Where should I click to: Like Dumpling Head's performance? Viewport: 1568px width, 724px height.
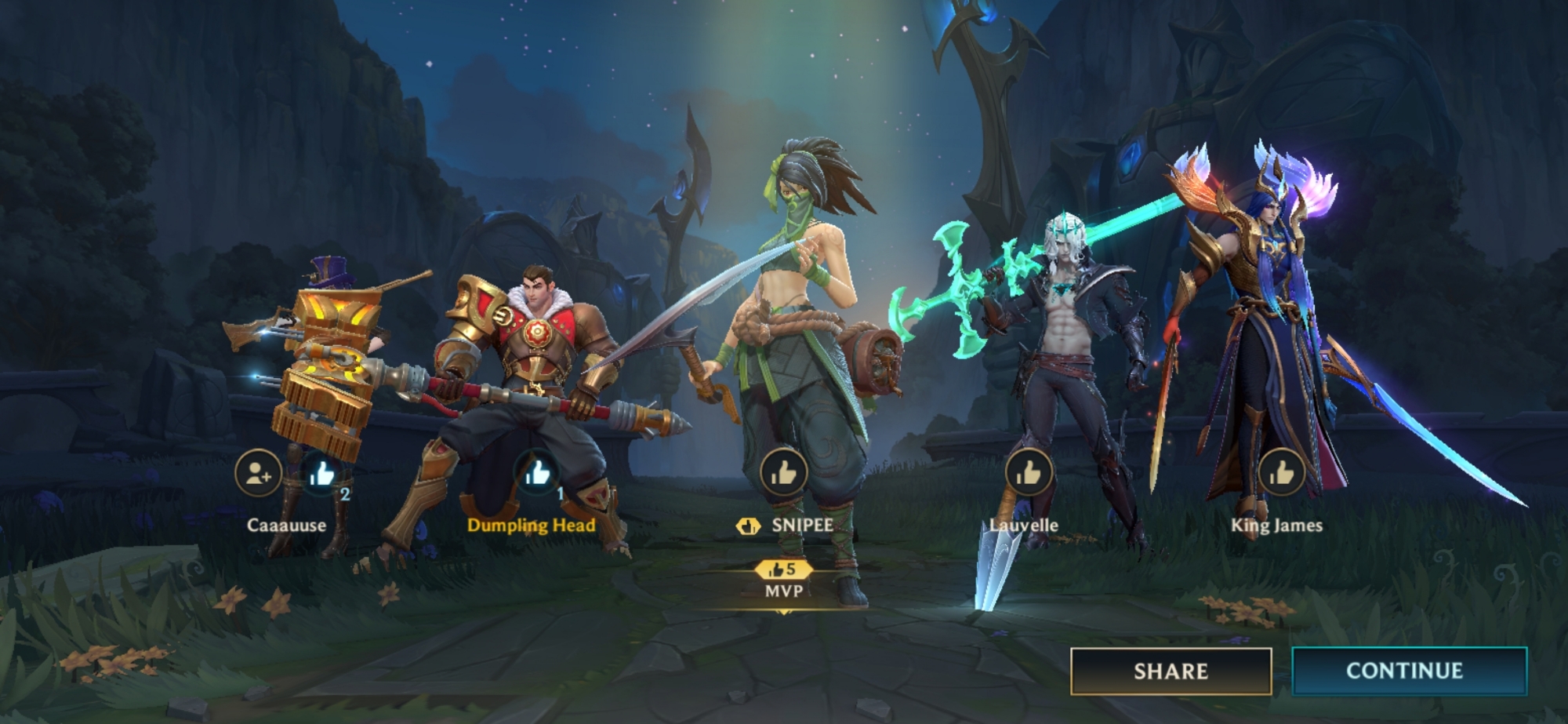[x=537, y=472]
